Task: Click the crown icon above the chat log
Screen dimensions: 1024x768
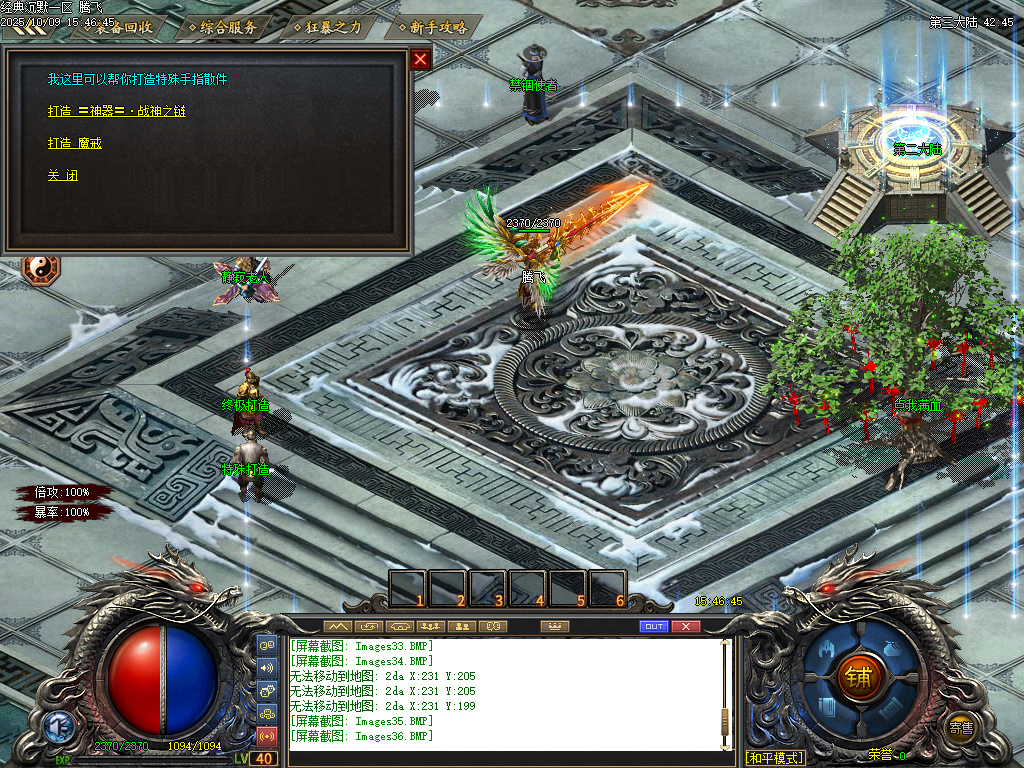Action: (x=554, y=626)
